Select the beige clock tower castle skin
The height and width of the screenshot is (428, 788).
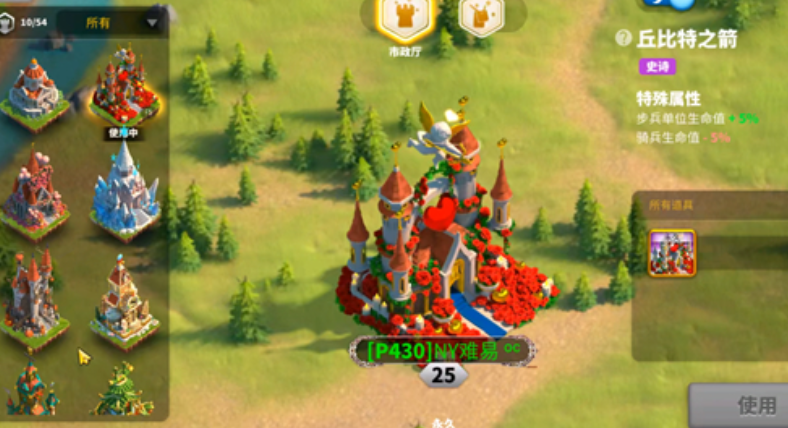pos(124,298)
